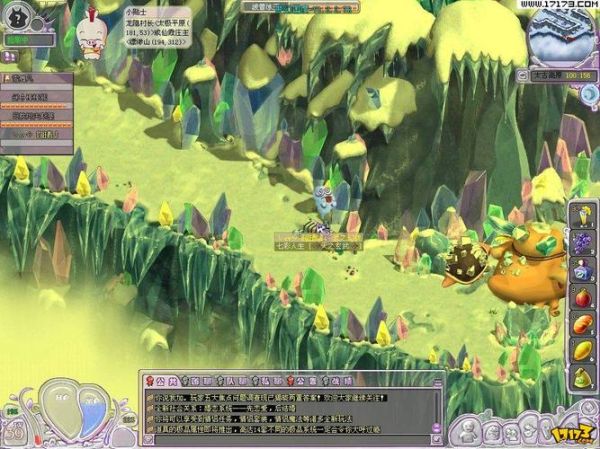This screenshot has height=449, width=600.
Task: Use the purple grapes item slot
Action: coord(583,243)
